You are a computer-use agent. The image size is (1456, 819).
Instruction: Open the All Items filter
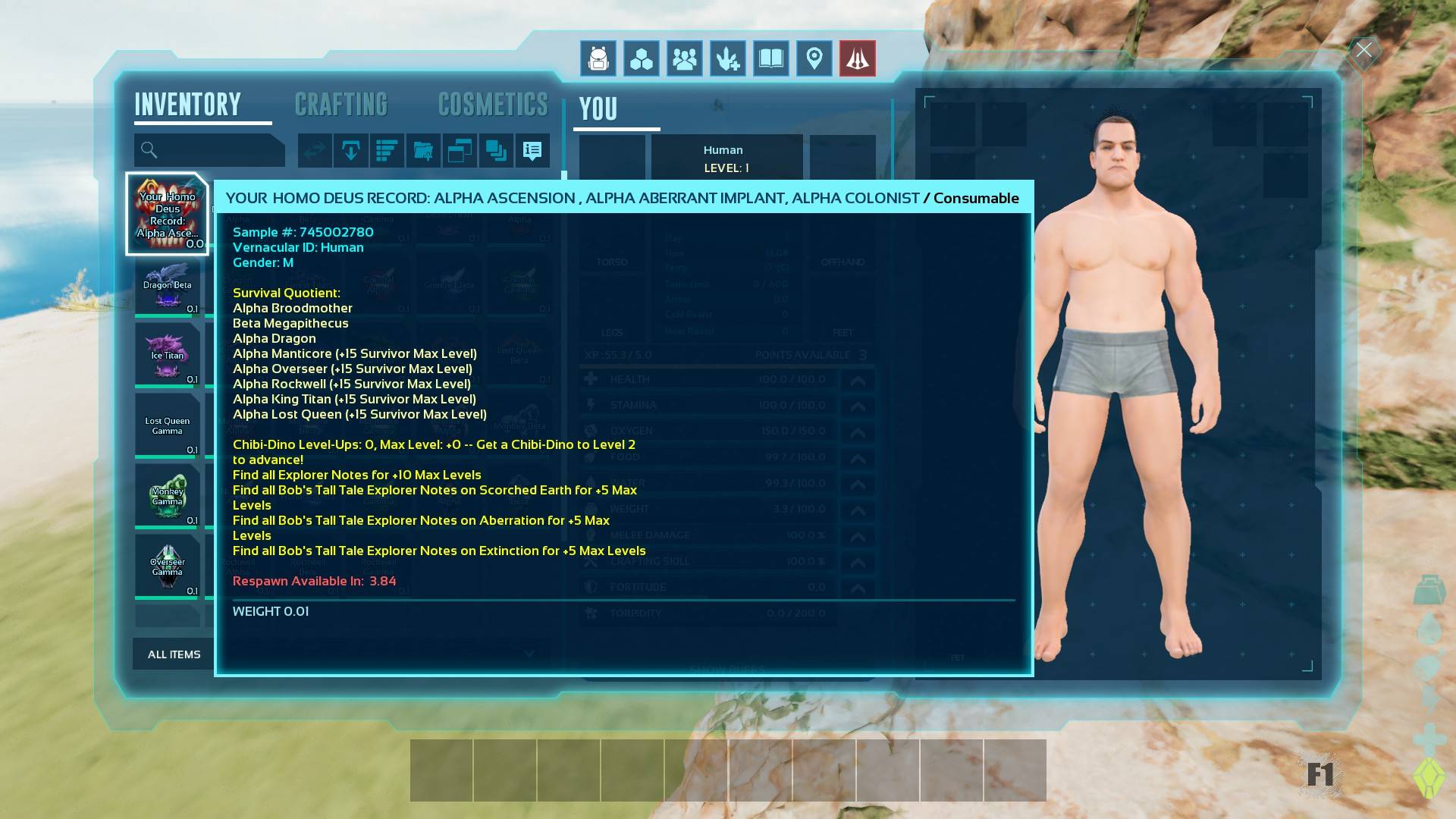point(174,654)
